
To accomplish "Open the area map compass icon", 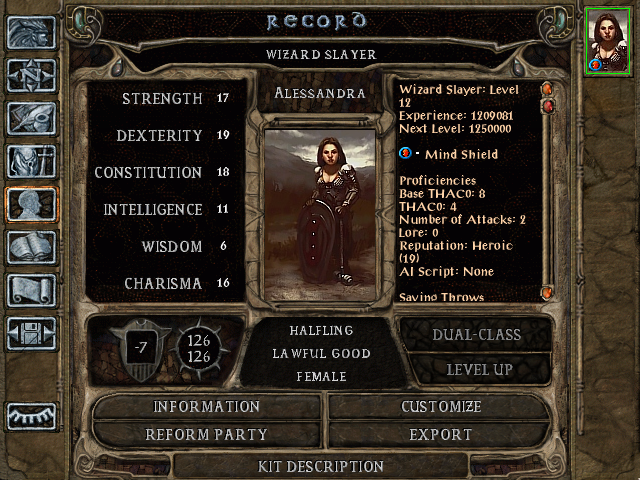I will 31,75.
